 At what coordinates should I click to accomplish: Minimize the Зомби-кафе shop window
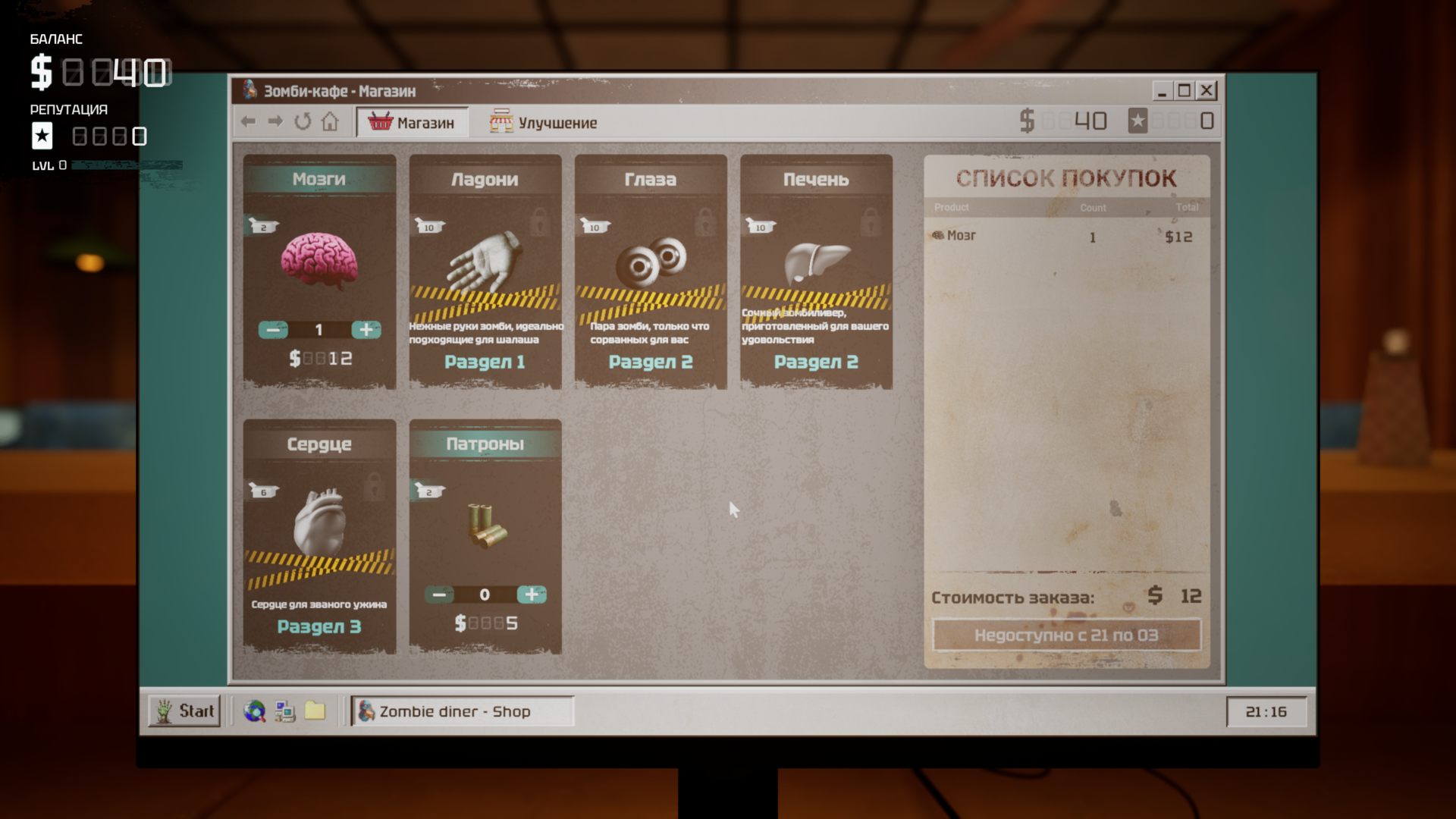(x=1162, y=91)
